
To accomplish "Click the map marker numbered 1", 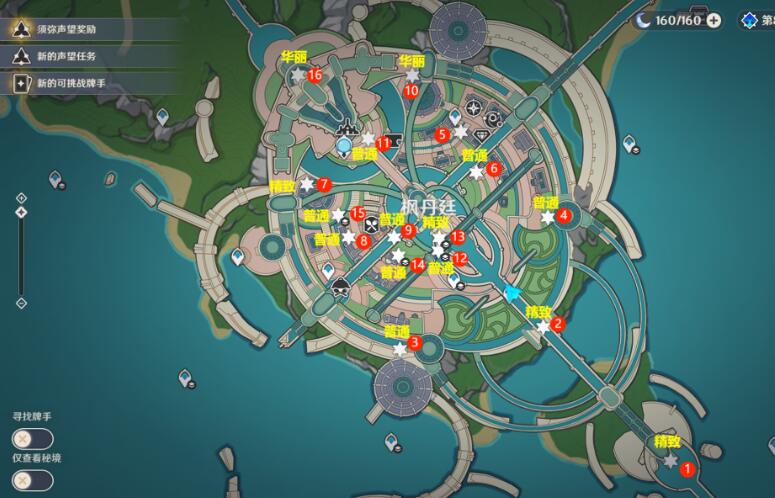I will coord(686,468).
